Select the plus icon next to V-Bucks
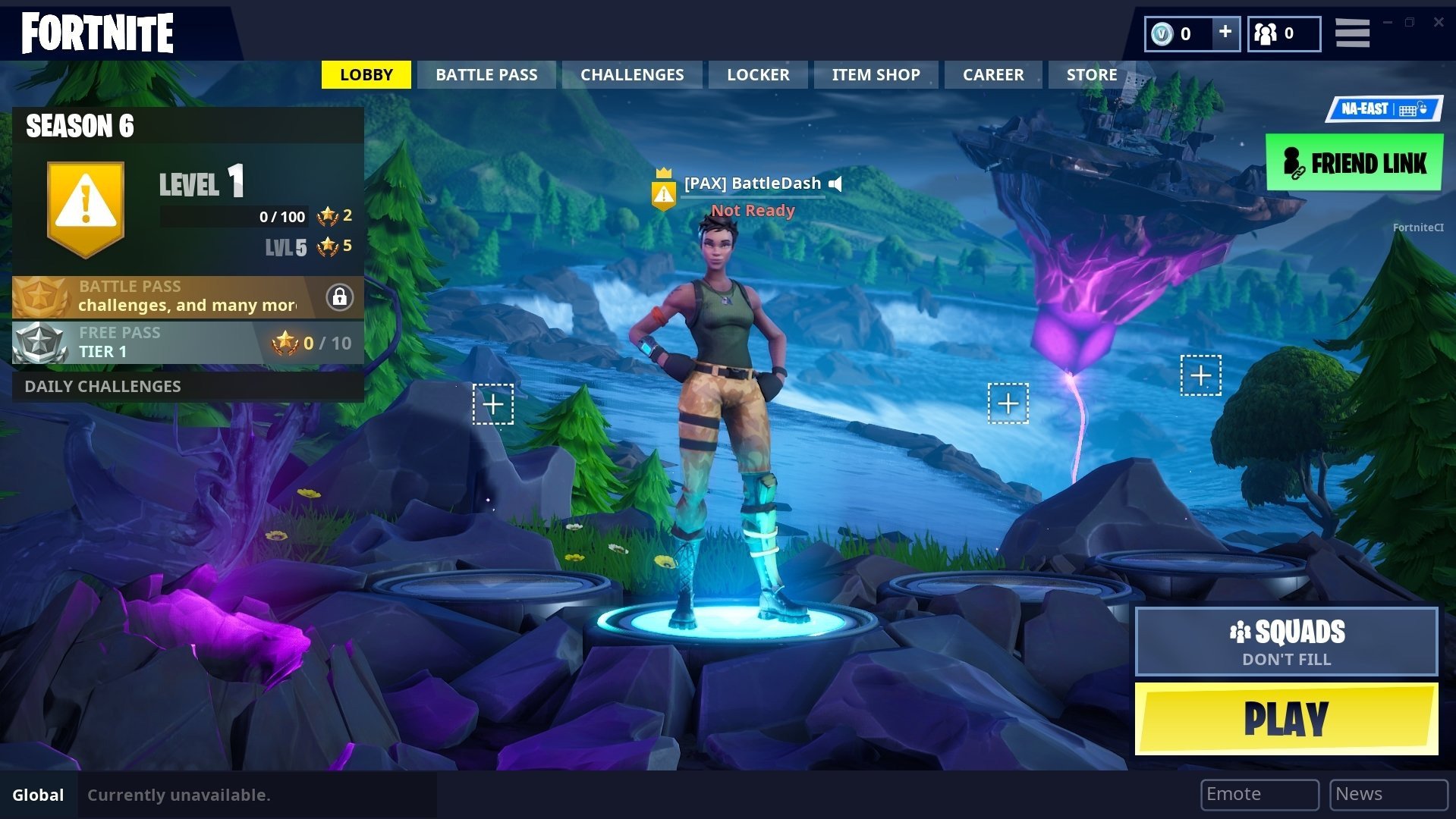 (1225, 33)
